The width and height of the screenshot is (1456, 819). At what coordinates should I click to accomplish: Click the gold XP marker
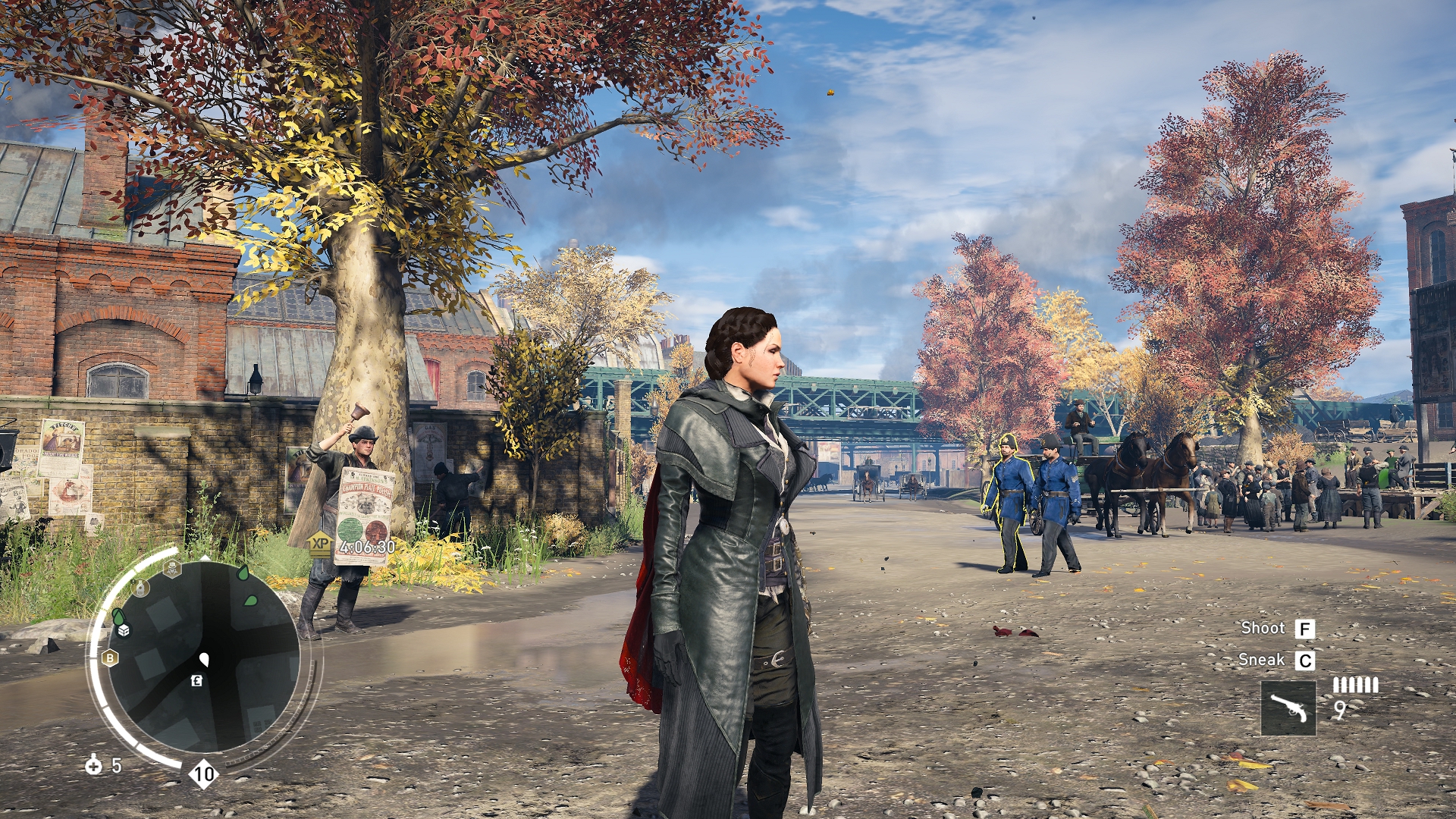tap(320, 543)
